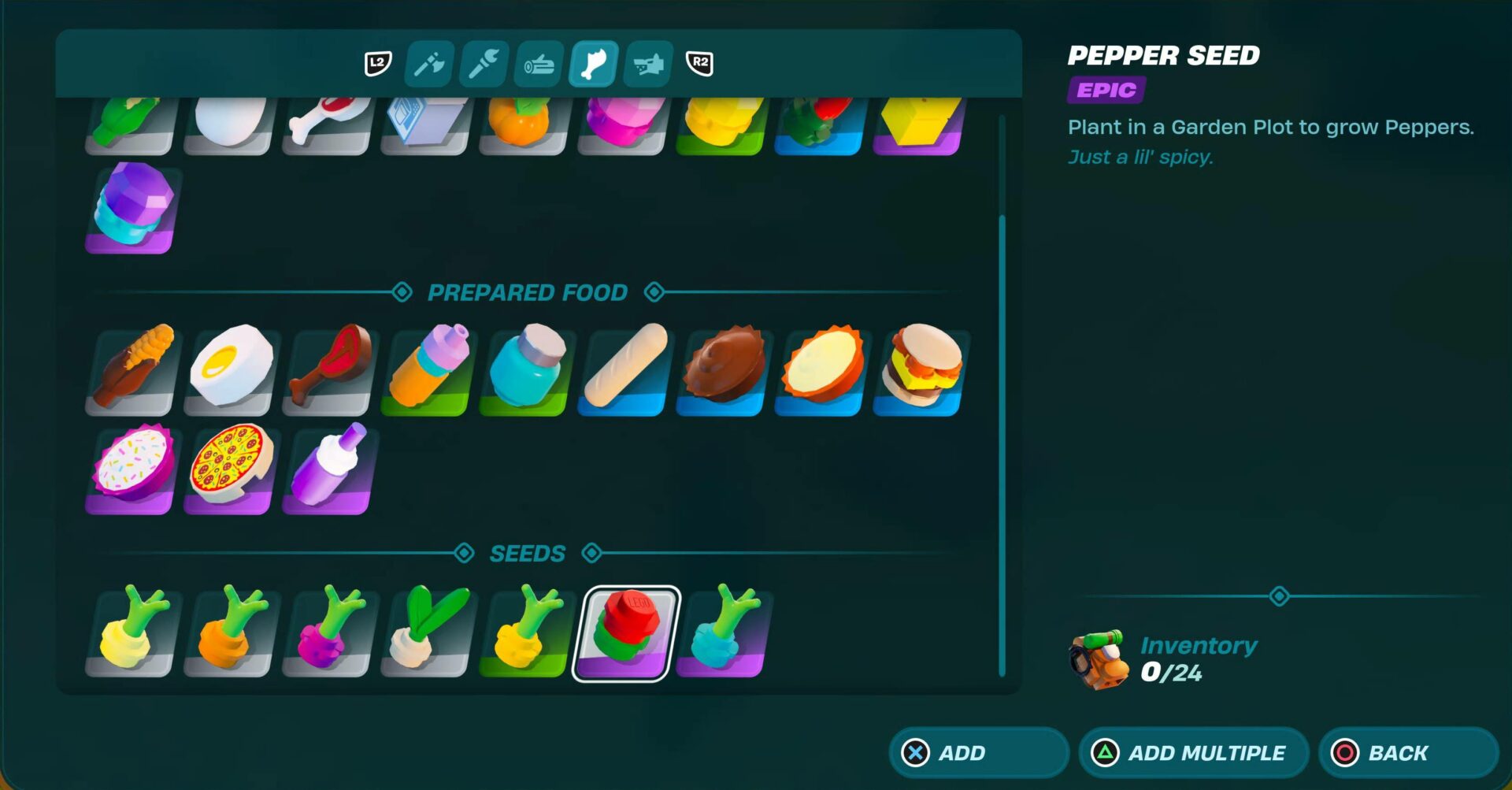Select the grilled meat drumstick
The width and height of the screenshot is (1512, 790).
click(x=327, y=370)
